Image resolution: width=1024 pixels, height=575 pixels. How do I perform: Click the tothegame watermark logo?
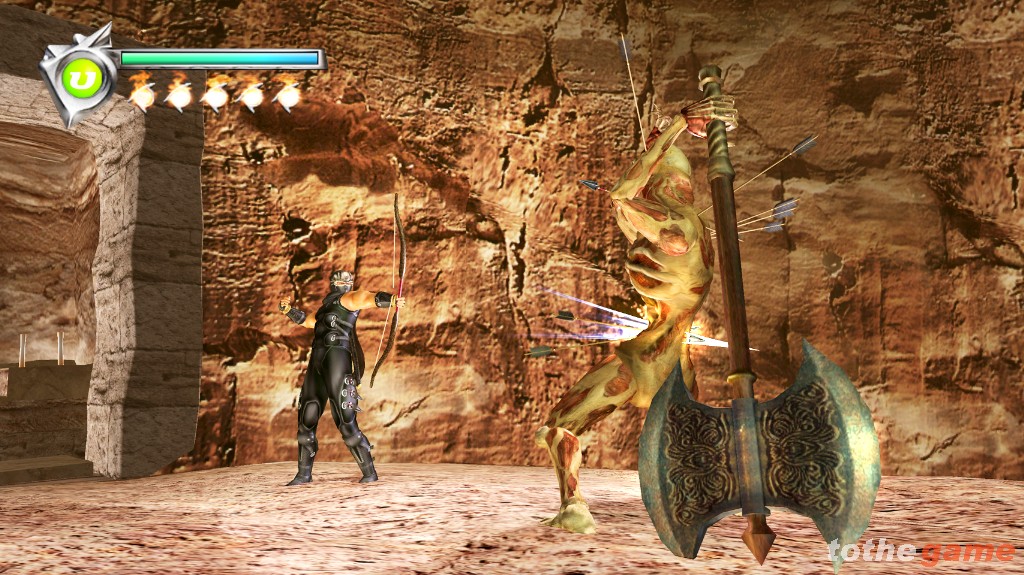920,552
